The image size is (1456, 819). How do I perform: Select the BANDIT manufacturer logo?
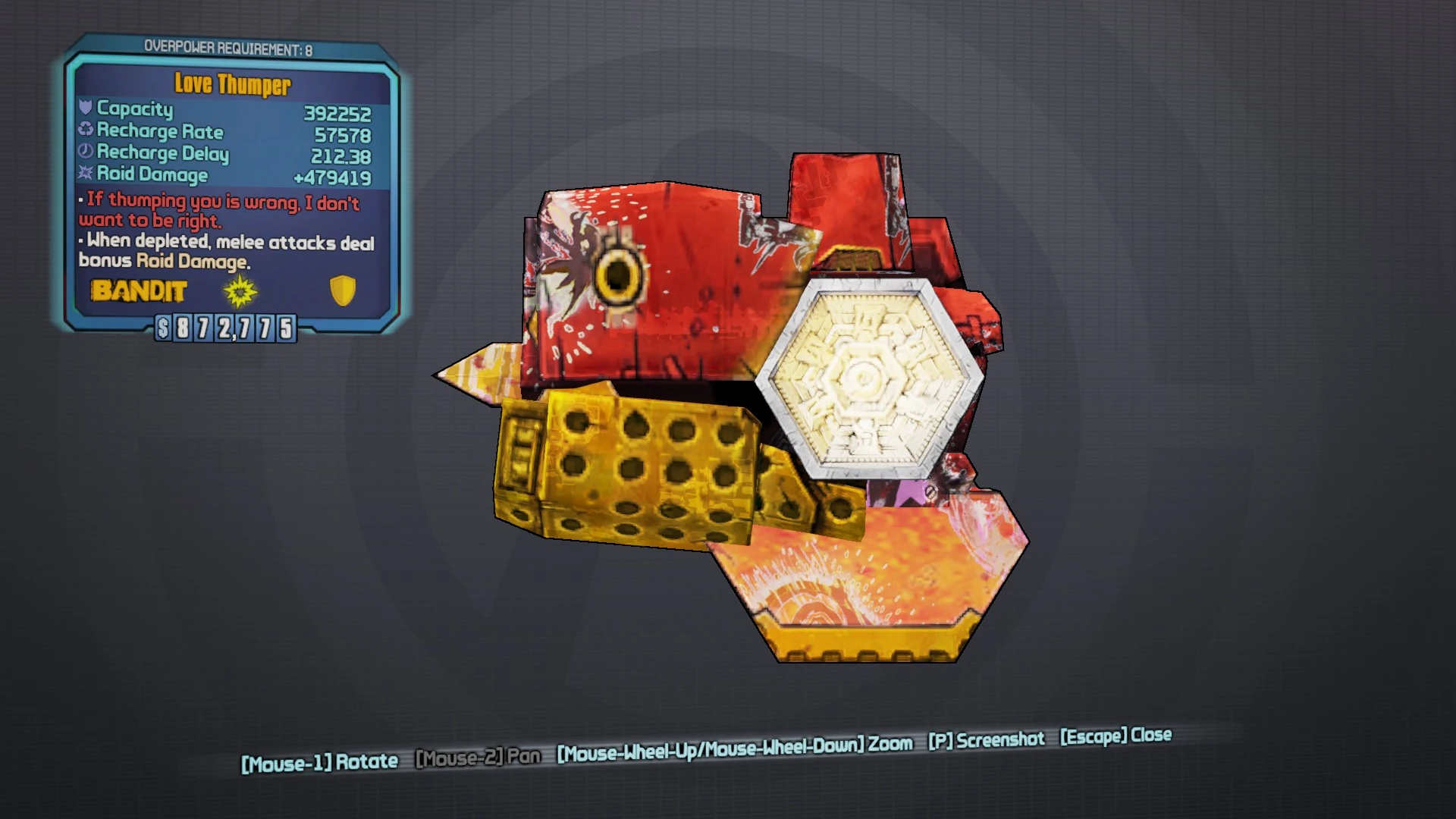click(x=140, y=291)
